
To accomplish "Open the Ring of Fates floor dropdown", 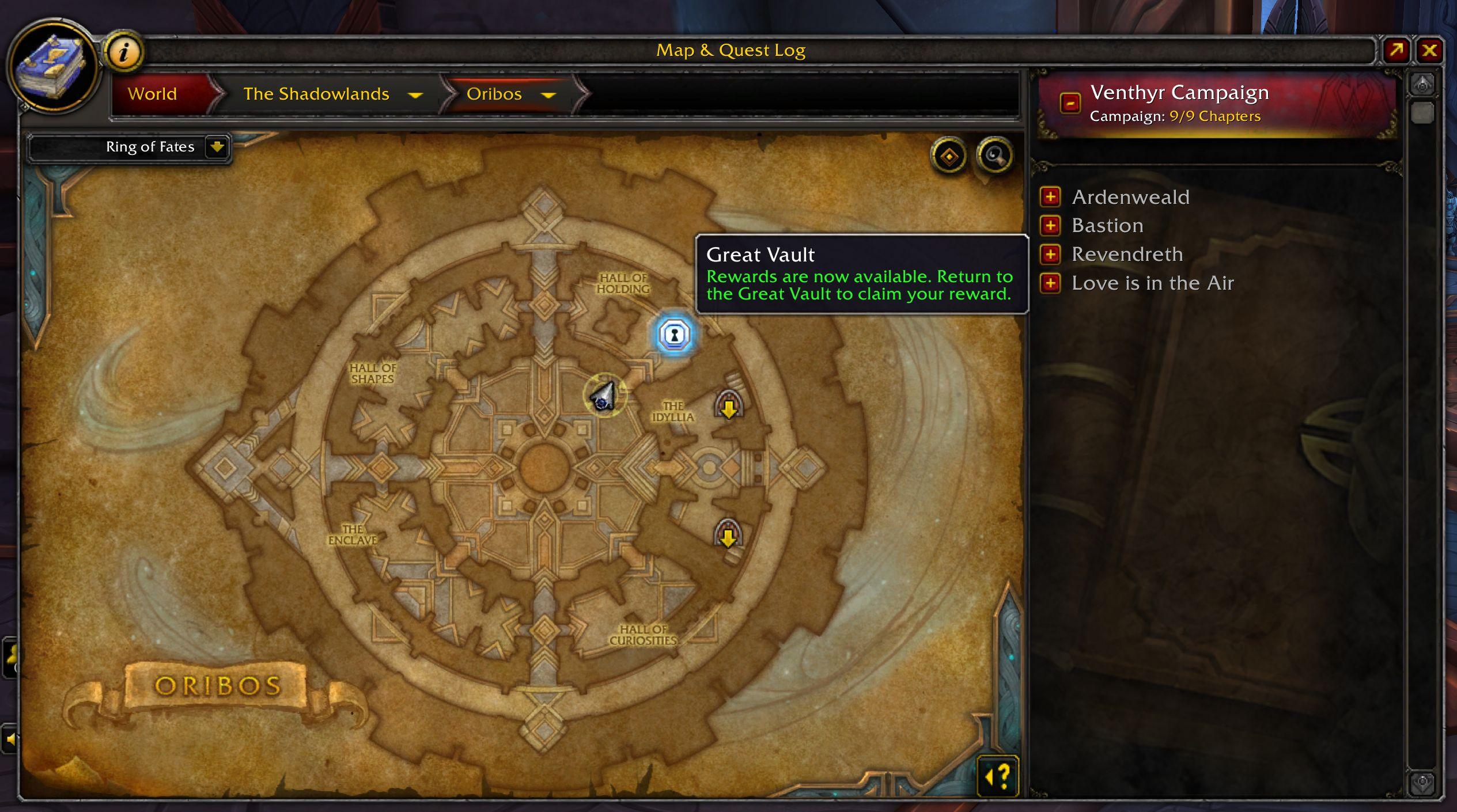I will click(217, 147).
